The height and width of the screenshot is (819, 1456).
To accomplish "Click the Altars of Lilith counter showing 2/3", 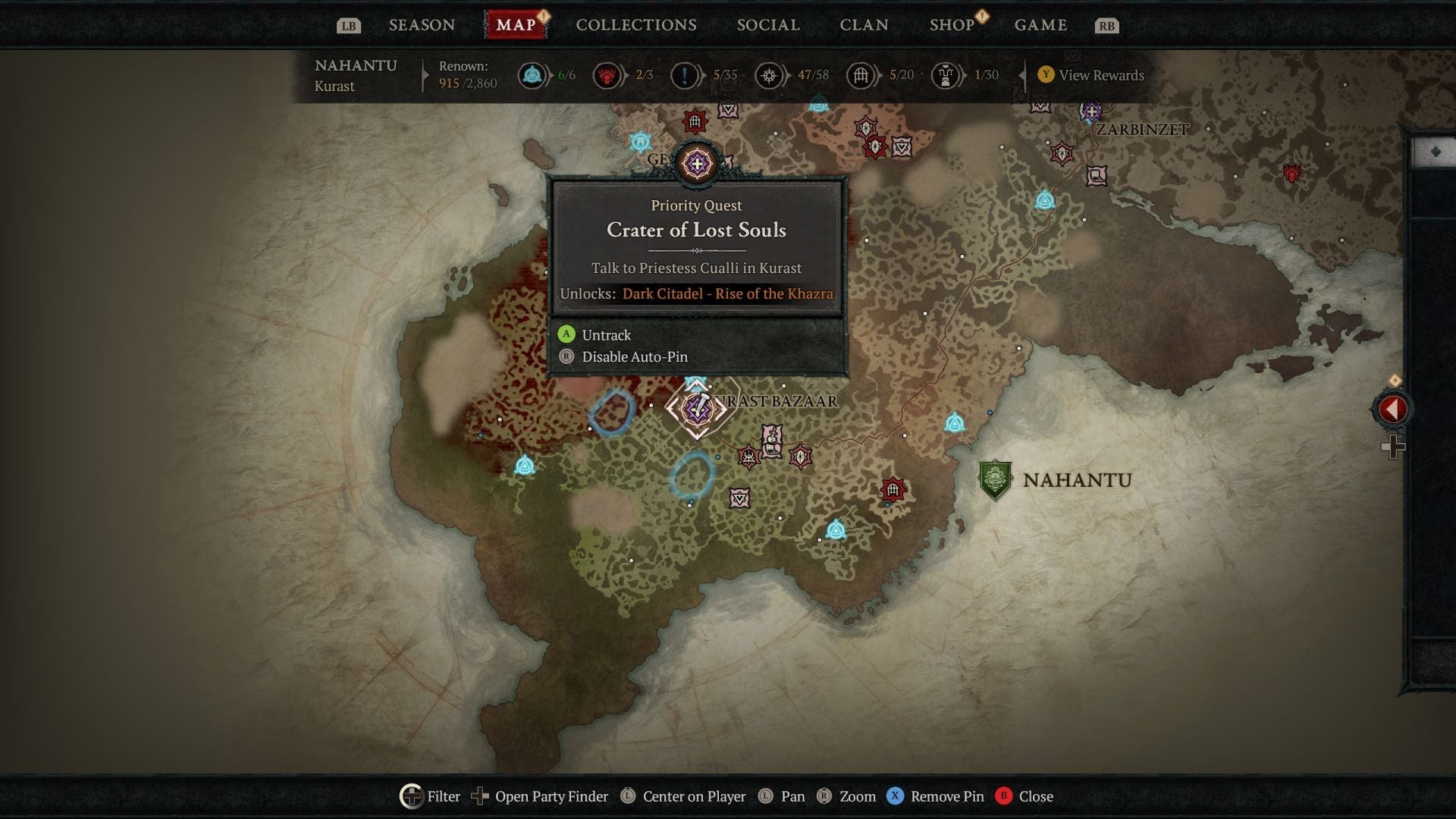I will (x=607, y=75).
